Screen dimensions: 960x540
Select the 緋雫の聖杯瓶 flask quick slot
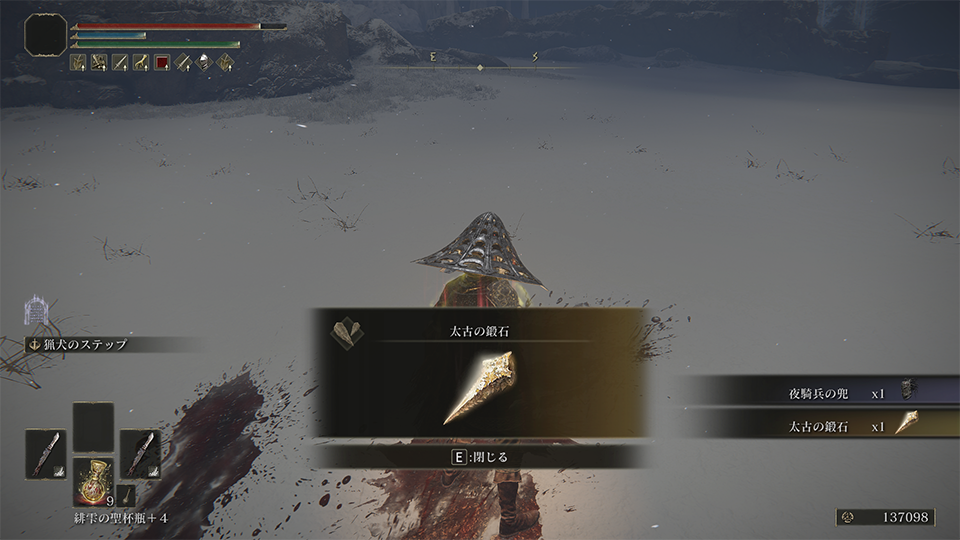pyautogui.click(x=94, y=482)
